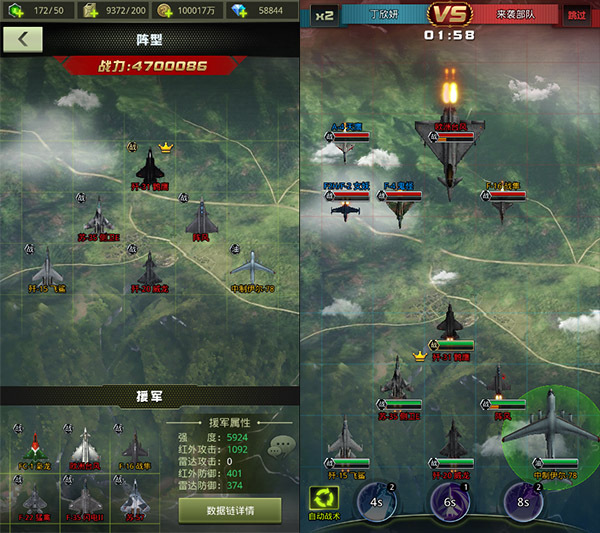Pick the F-16 战隼 reinforcement slot

136,447
